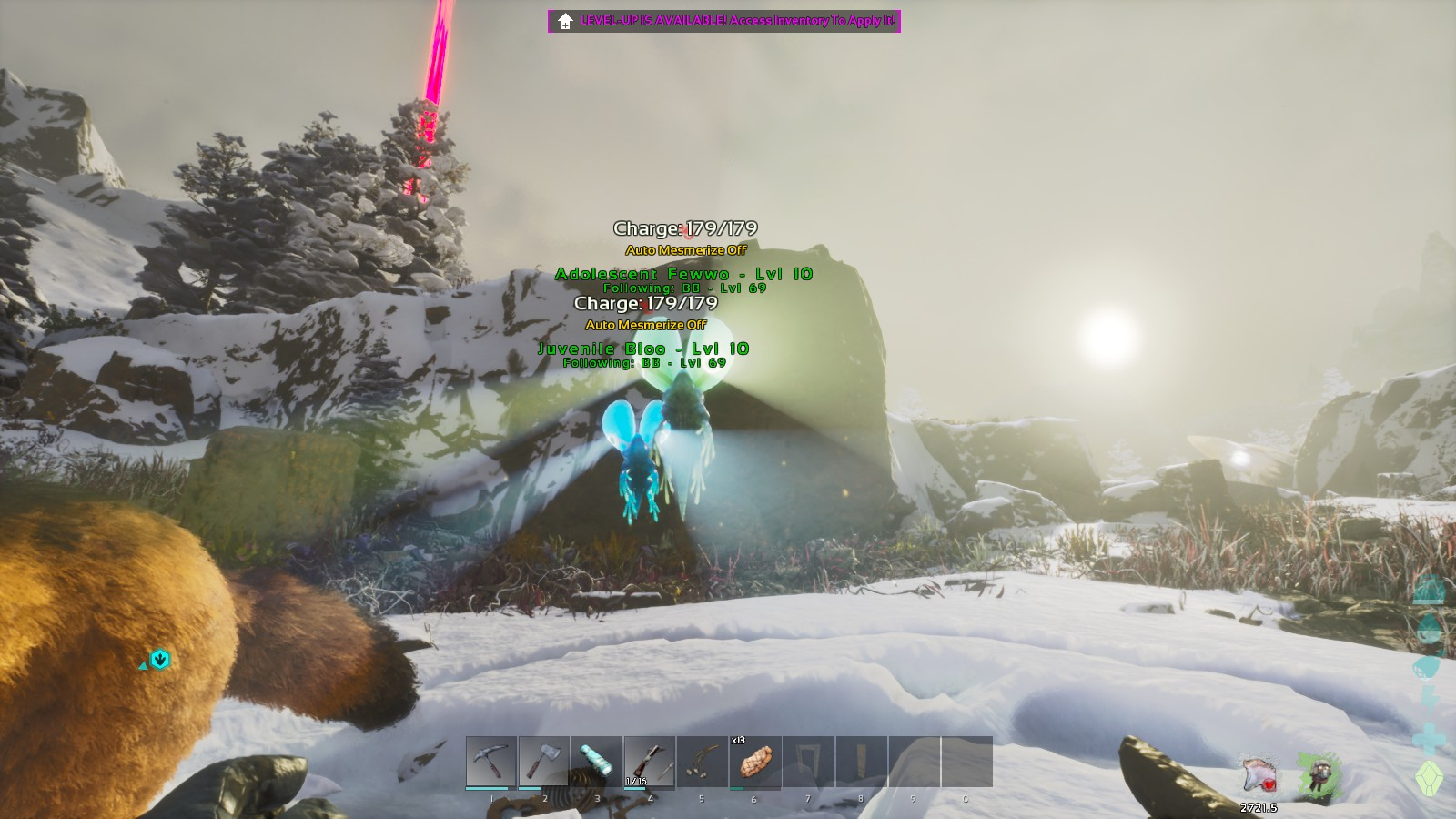
Task: Click the creature buff icon with red heart
Action: (1260, 776)
